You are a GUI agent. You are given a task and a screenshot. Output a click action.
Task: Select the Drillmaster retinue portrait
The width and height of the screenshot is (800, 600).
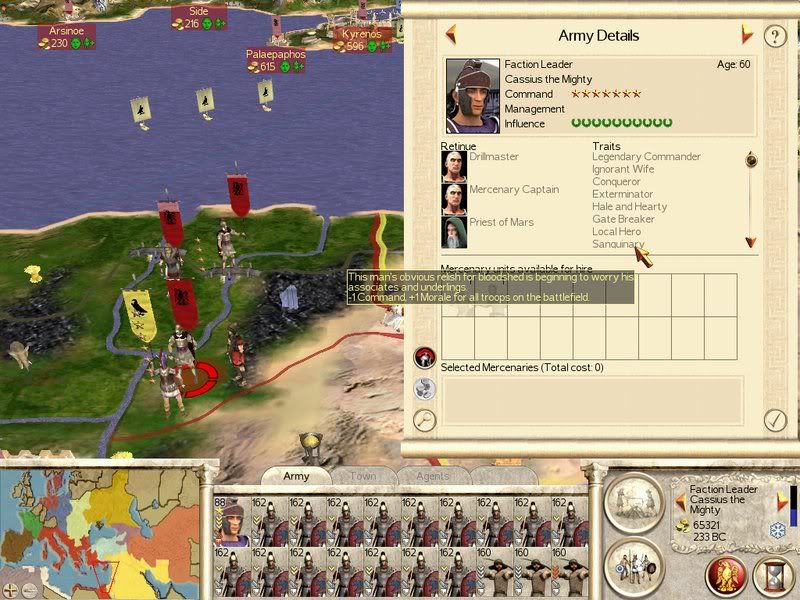tap(454, 166)
